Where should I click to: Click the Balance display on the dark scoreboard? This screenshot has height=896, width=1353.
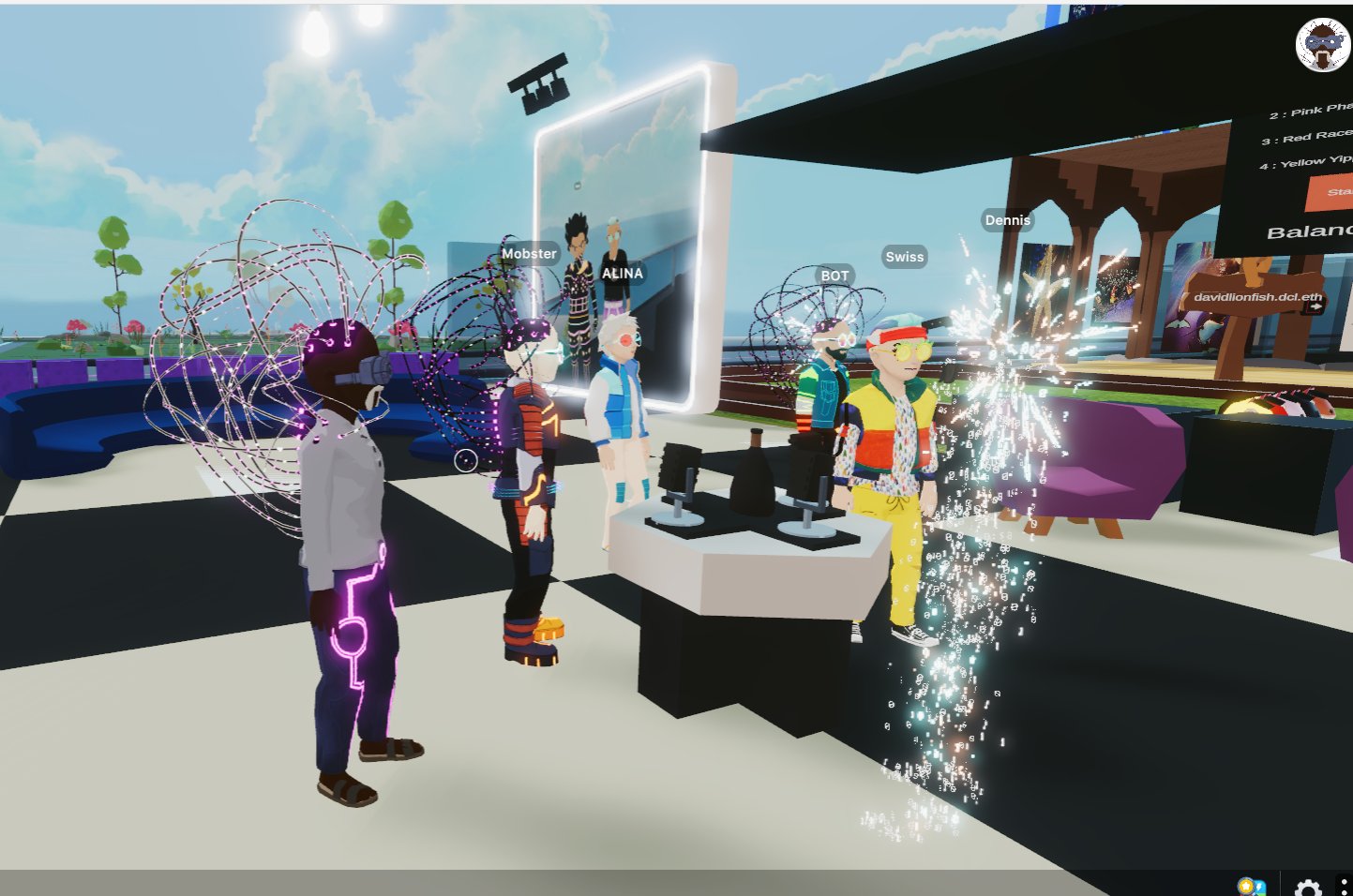(1311, 230)
